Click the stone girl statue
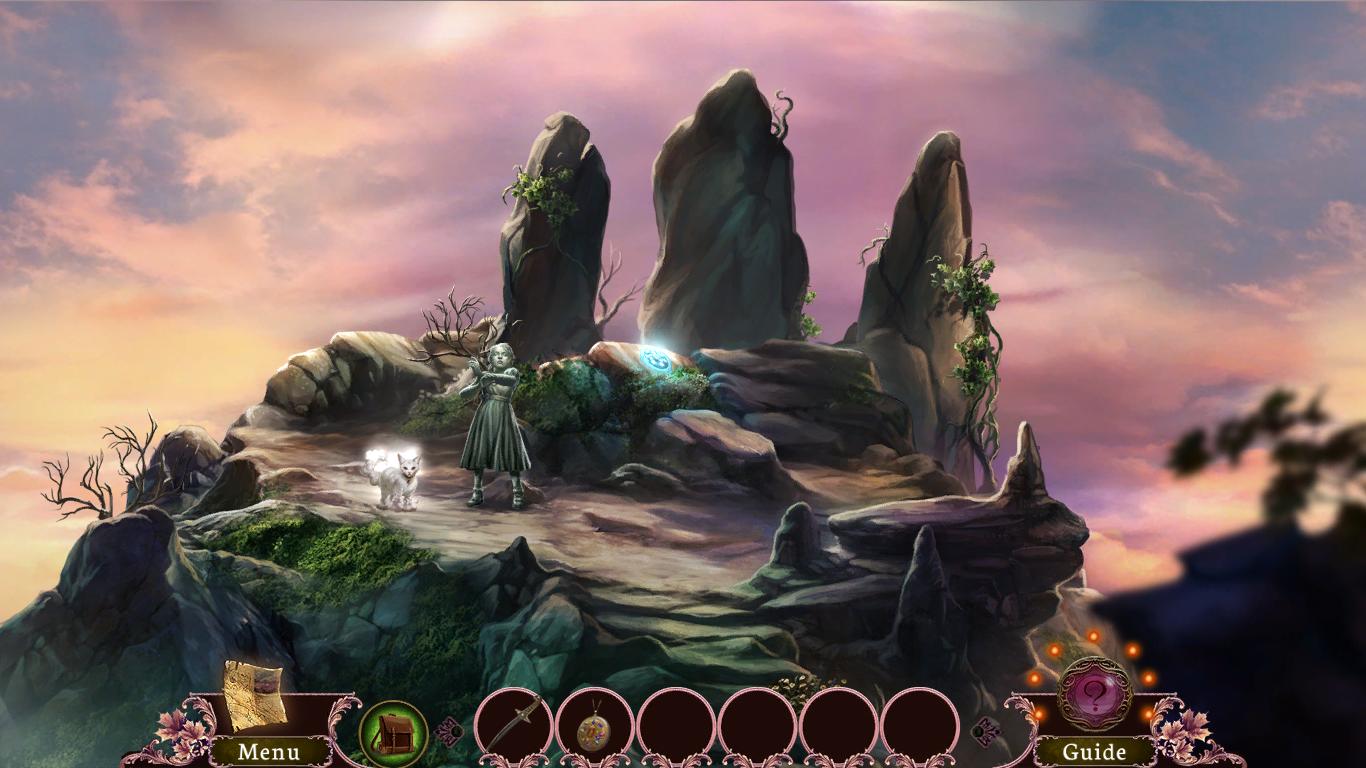The image size is (1366, 768). point(497,420)
